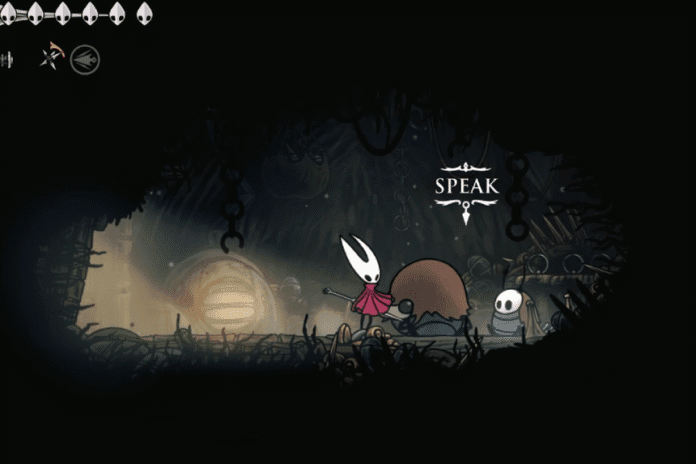Click the crossed blade tool icon

(x=51, y=58)
